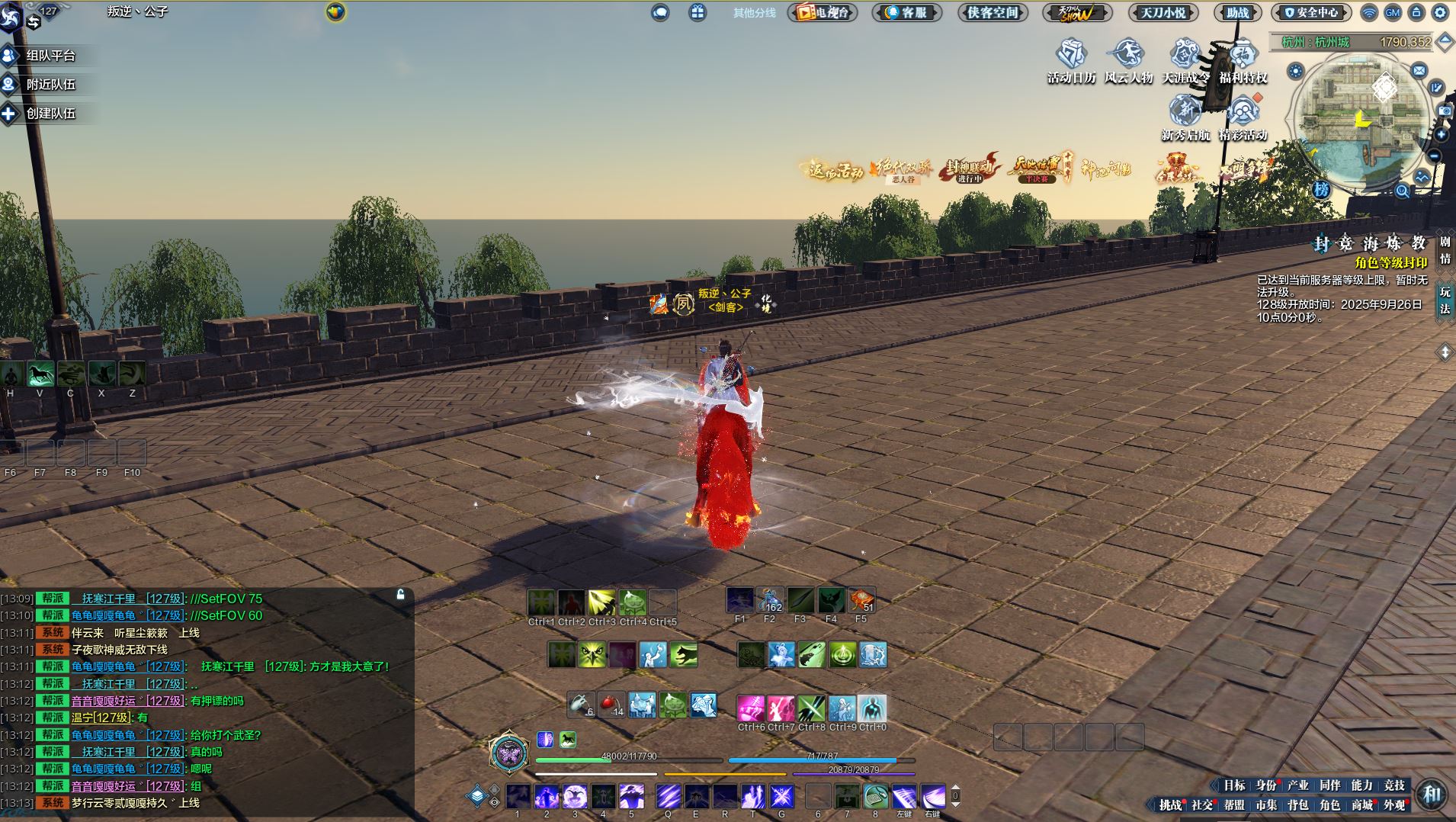View 风云人物 leaderboard icon
The image size is (1456, 822).
click(1128, 61)
